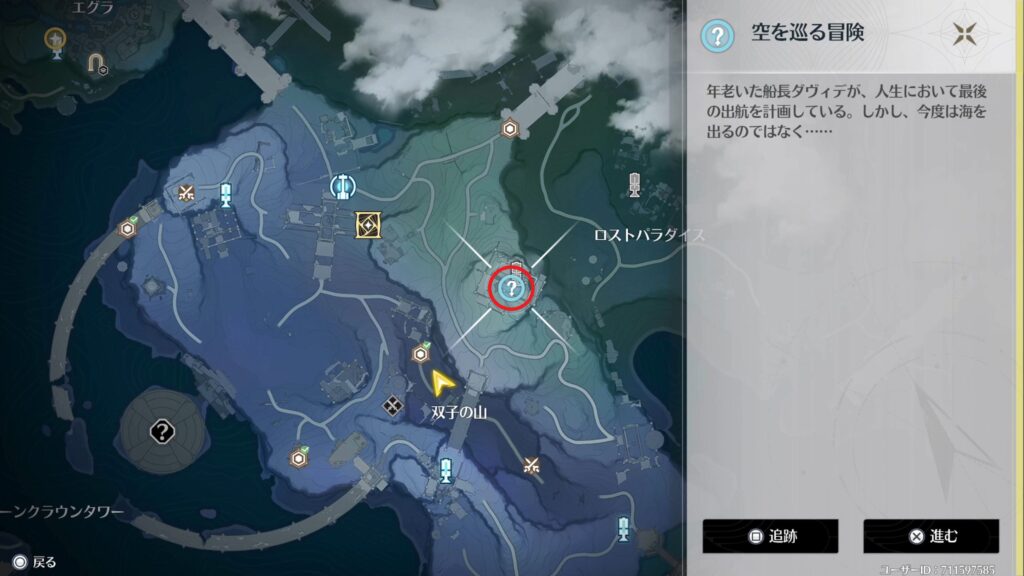
Task: Click the 追跡 (track) button
Action: point(769,536)
